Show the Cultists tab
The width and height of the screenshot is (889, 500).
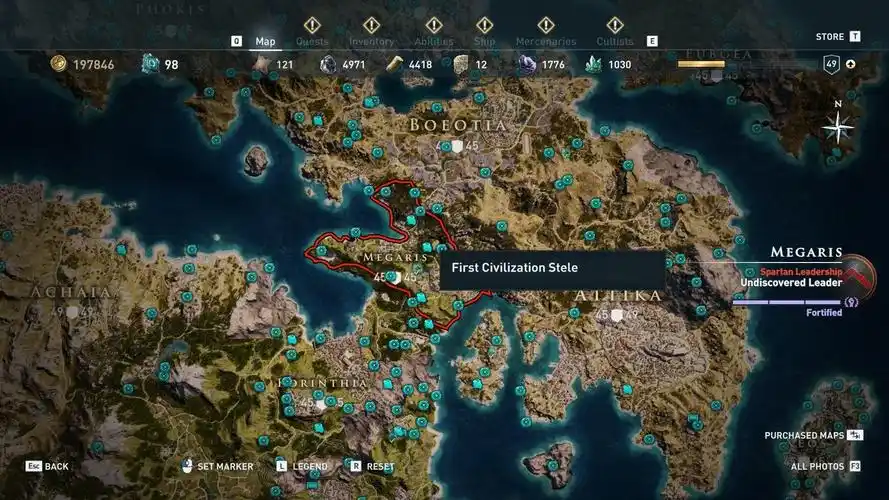[614, 41]
